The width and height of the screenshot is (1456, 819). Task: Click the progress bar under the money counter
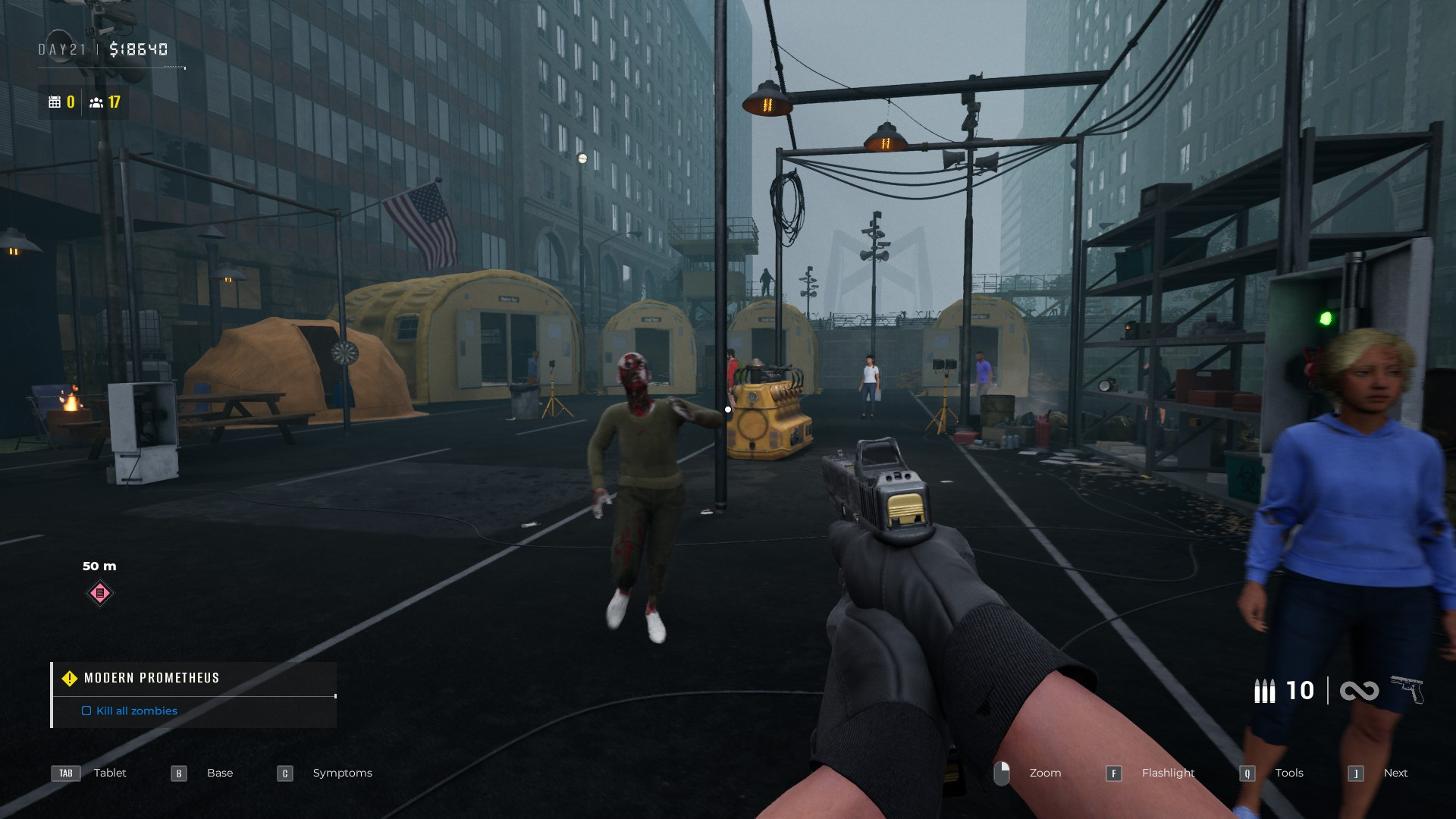pyautogui.click(x=114, y=67)
